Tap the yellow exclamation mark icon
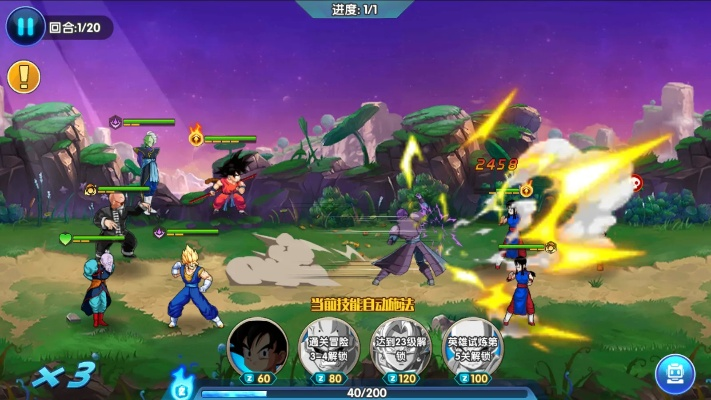Image resolution: width=711 pixels, height=400 pixels. (x=23, y=76)
